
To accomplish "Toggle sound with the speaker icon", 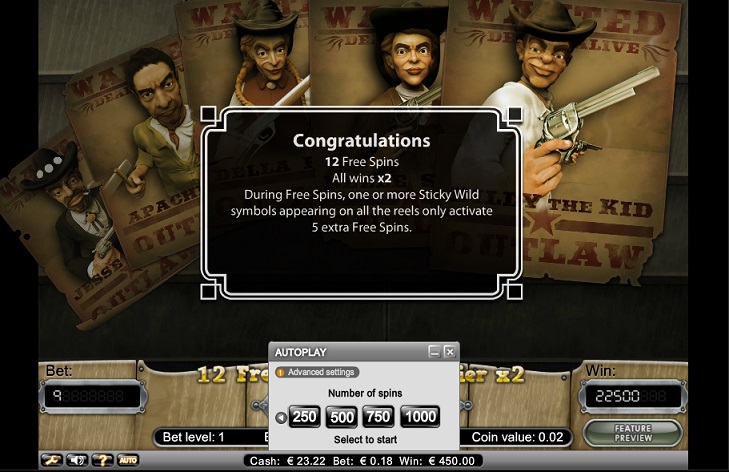I will click(76, 460).
